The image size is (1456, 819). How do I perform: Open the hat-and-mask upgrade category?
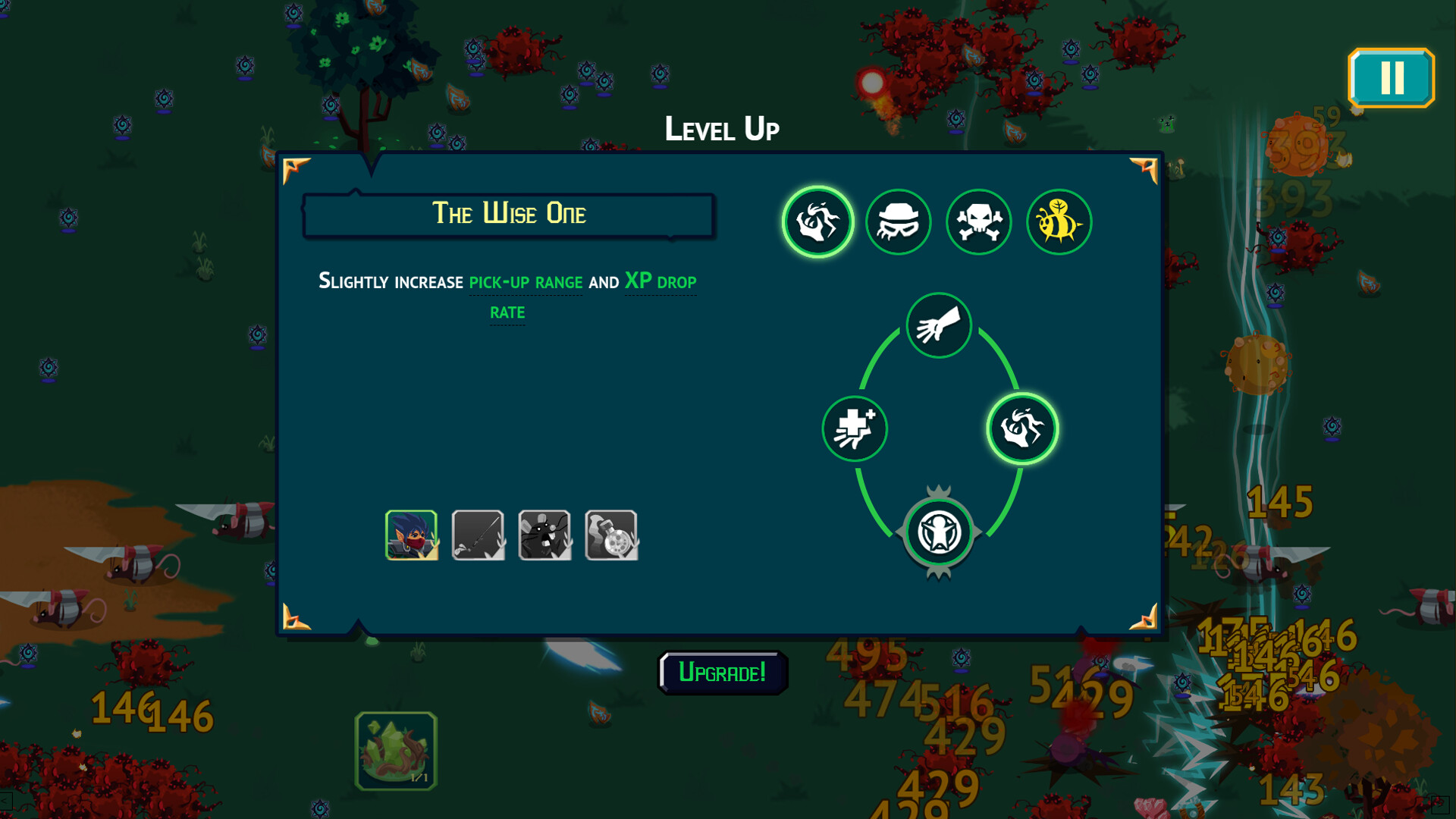(899, 221)
